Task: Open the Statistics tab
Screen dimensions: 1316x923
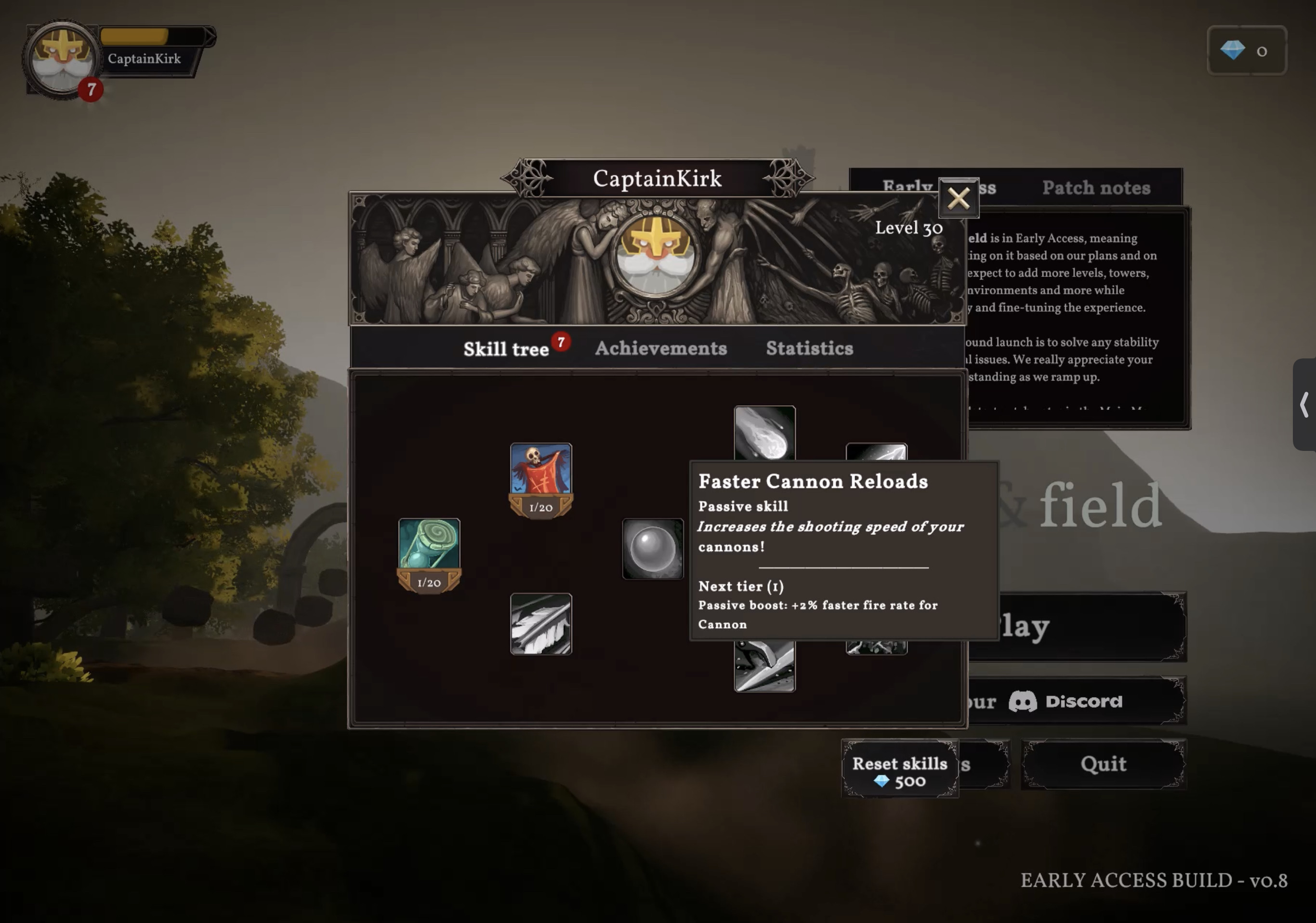Action: [x=809, y=348]
